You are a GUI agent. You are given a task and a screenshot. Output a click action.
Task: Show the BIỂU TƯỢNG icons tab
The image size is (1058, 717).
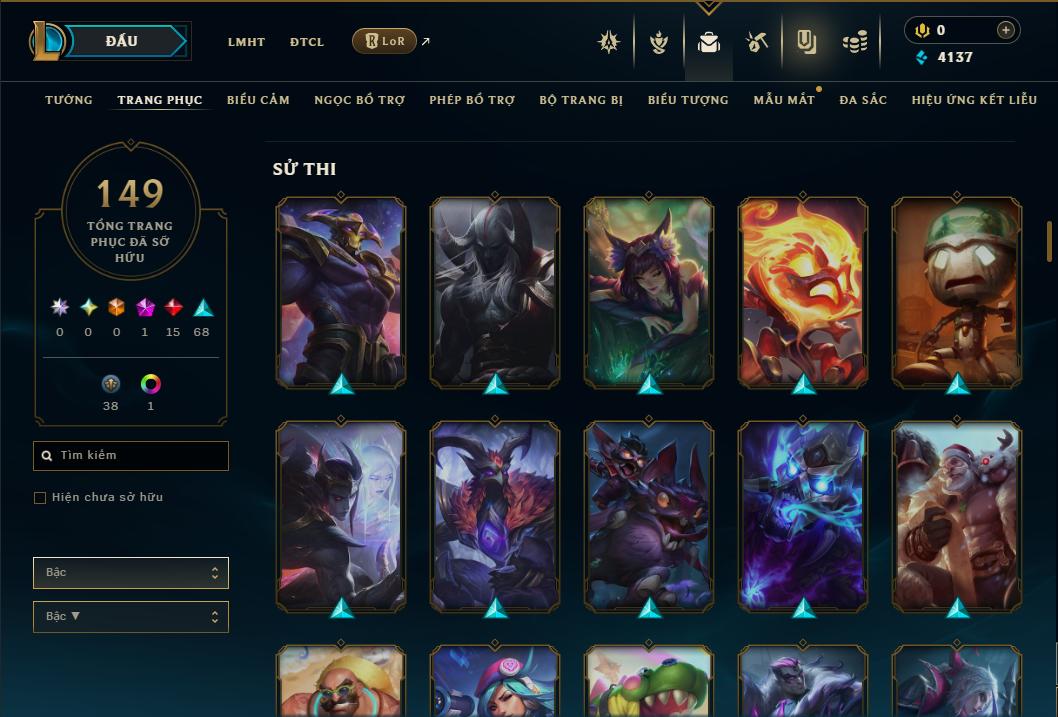point(688,100)
